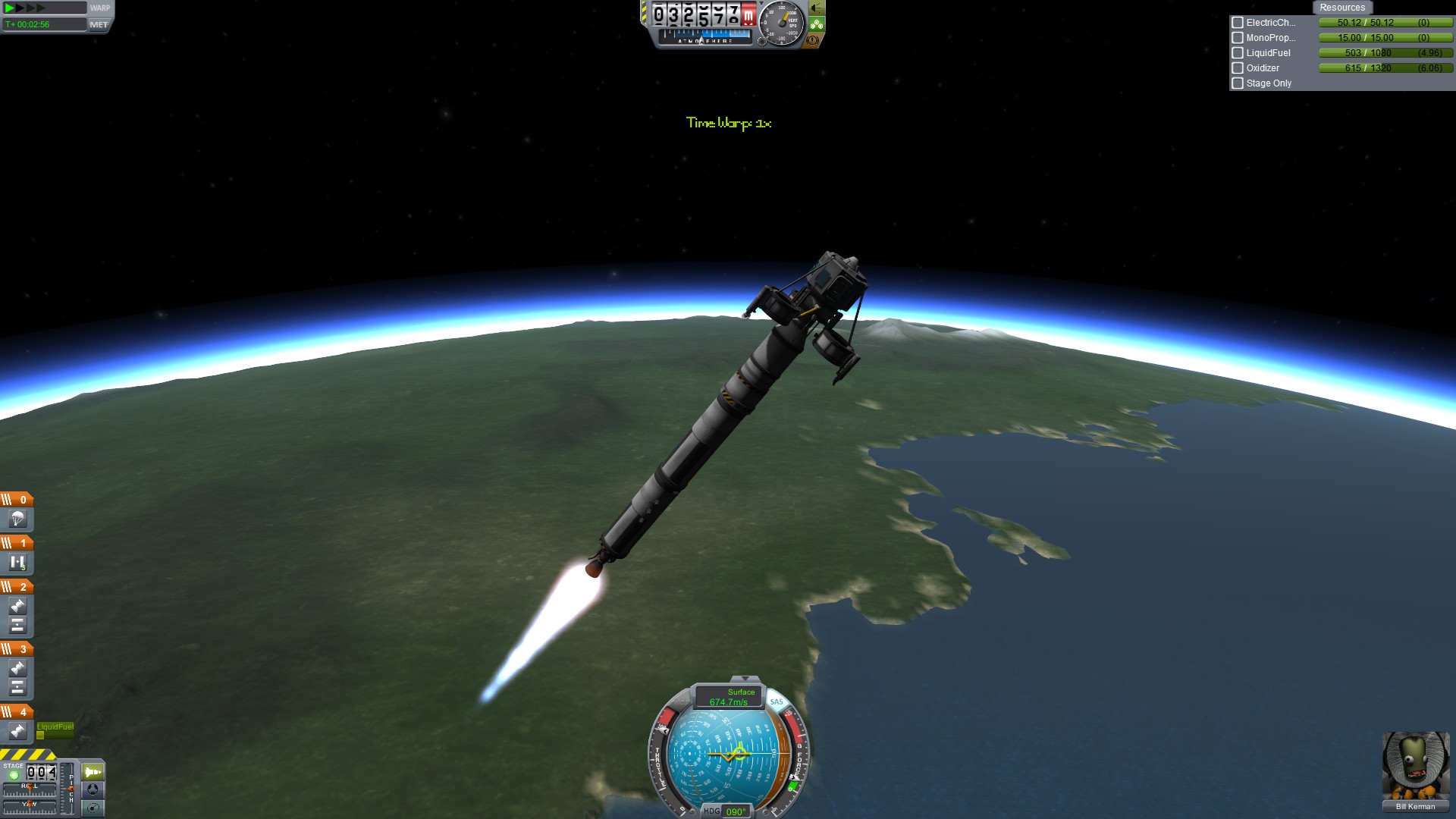Select the parachute icon in stage 0

tap(17, 519)
